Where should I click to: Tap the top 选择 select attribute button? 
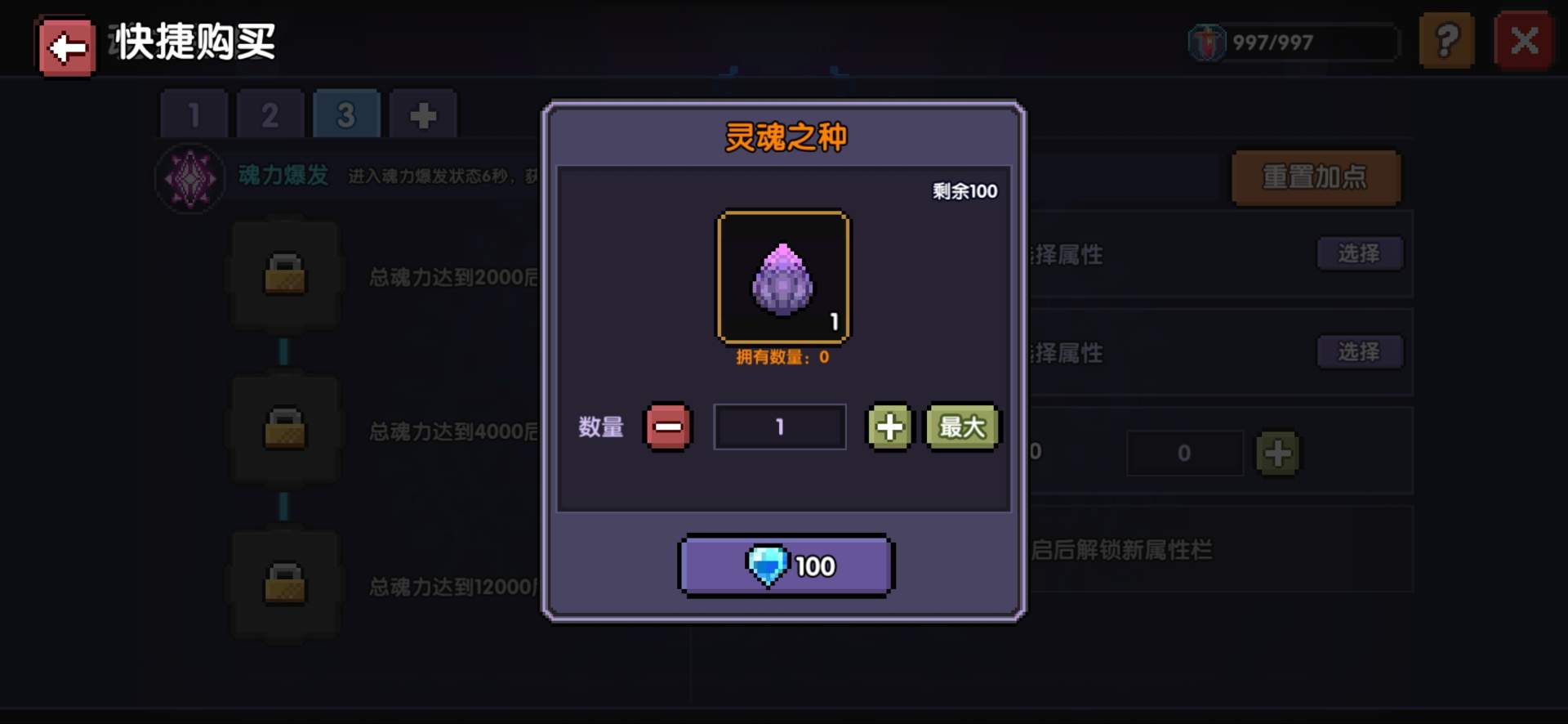1360,253
